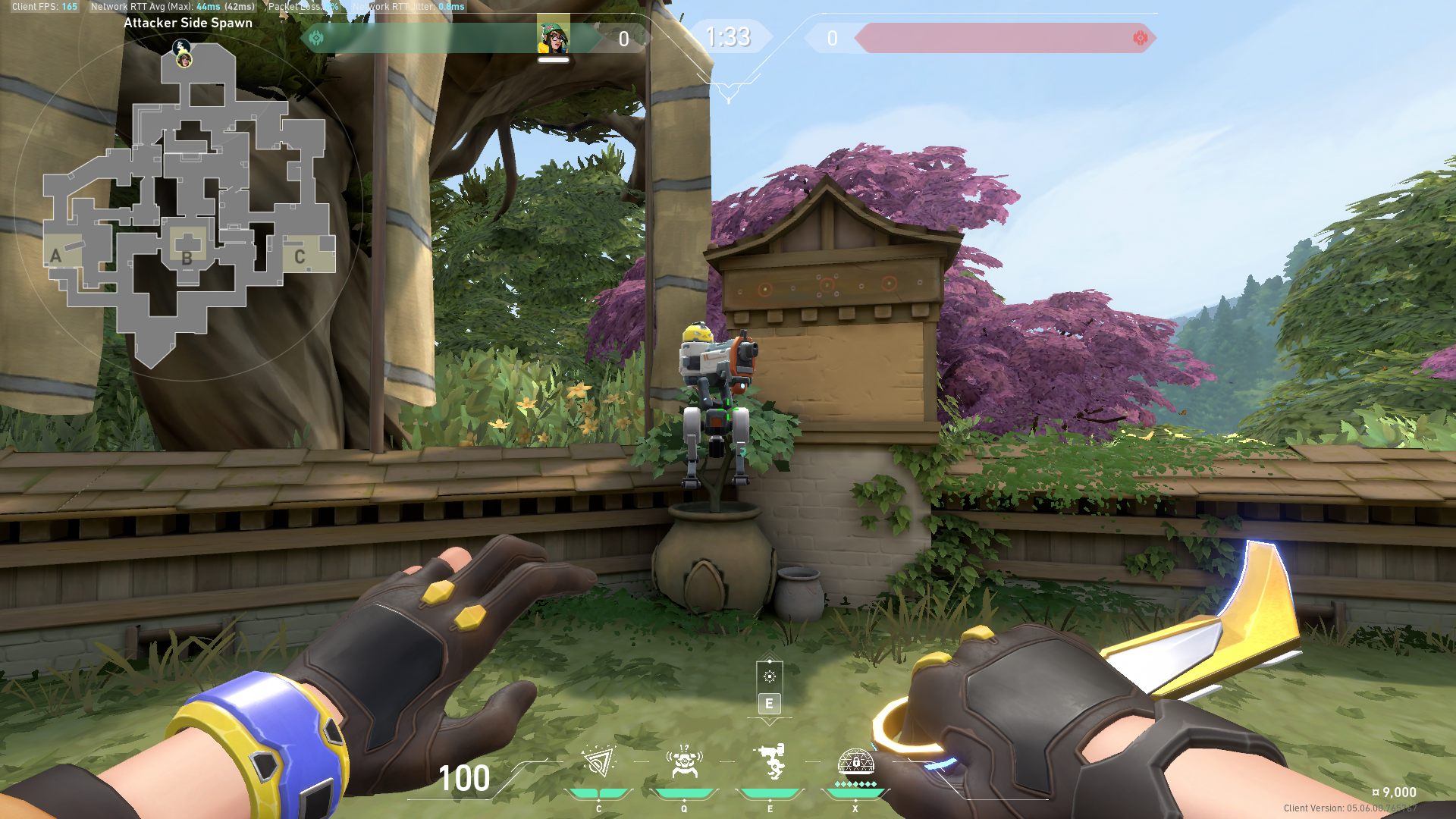Click Killjoy's agent portrait at top center
The height and width of the screenshot is (819, 1456).
(x=552, y=36)
